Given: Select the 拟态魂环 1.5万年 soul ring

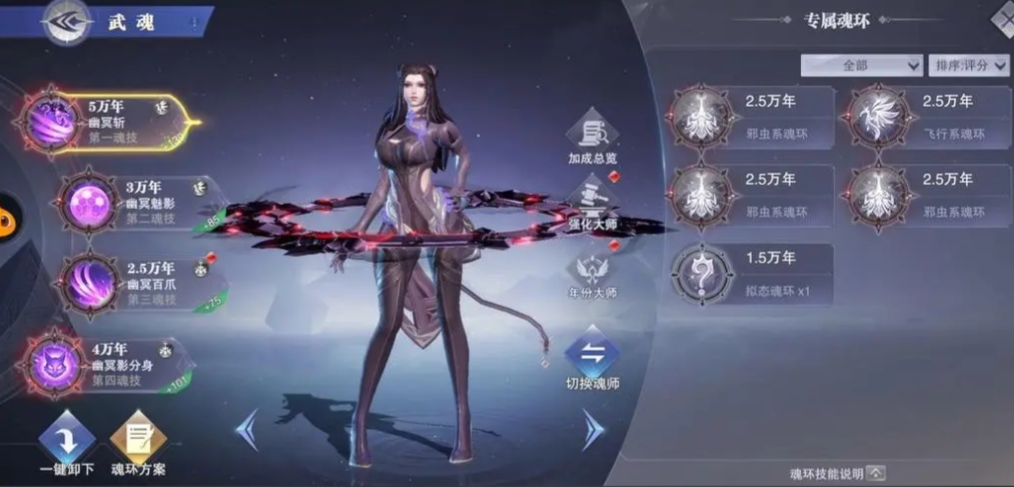Looking at the screenshot, I should coord(752,272).
